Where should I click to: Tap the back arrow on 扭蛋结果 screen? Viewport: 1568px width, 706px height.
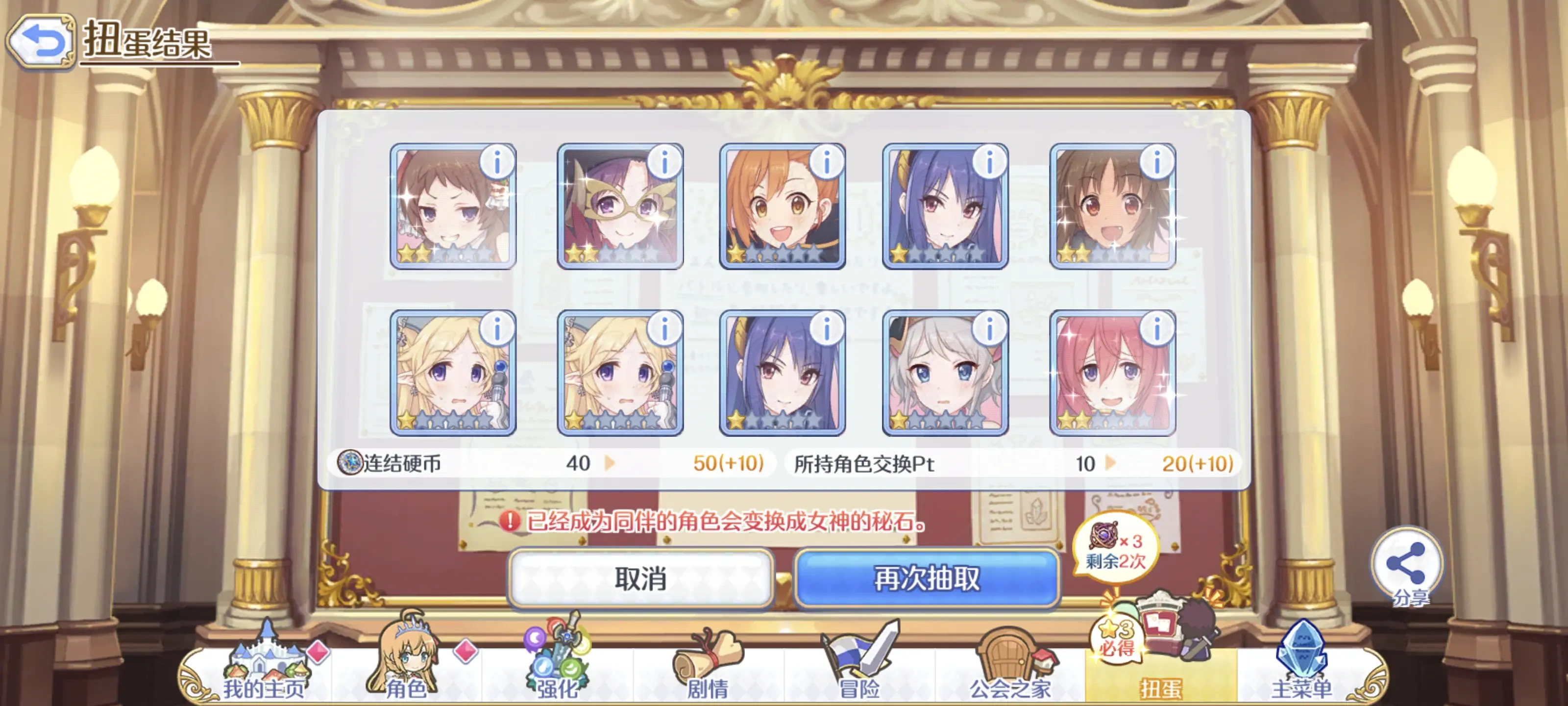tap(43, 40)
